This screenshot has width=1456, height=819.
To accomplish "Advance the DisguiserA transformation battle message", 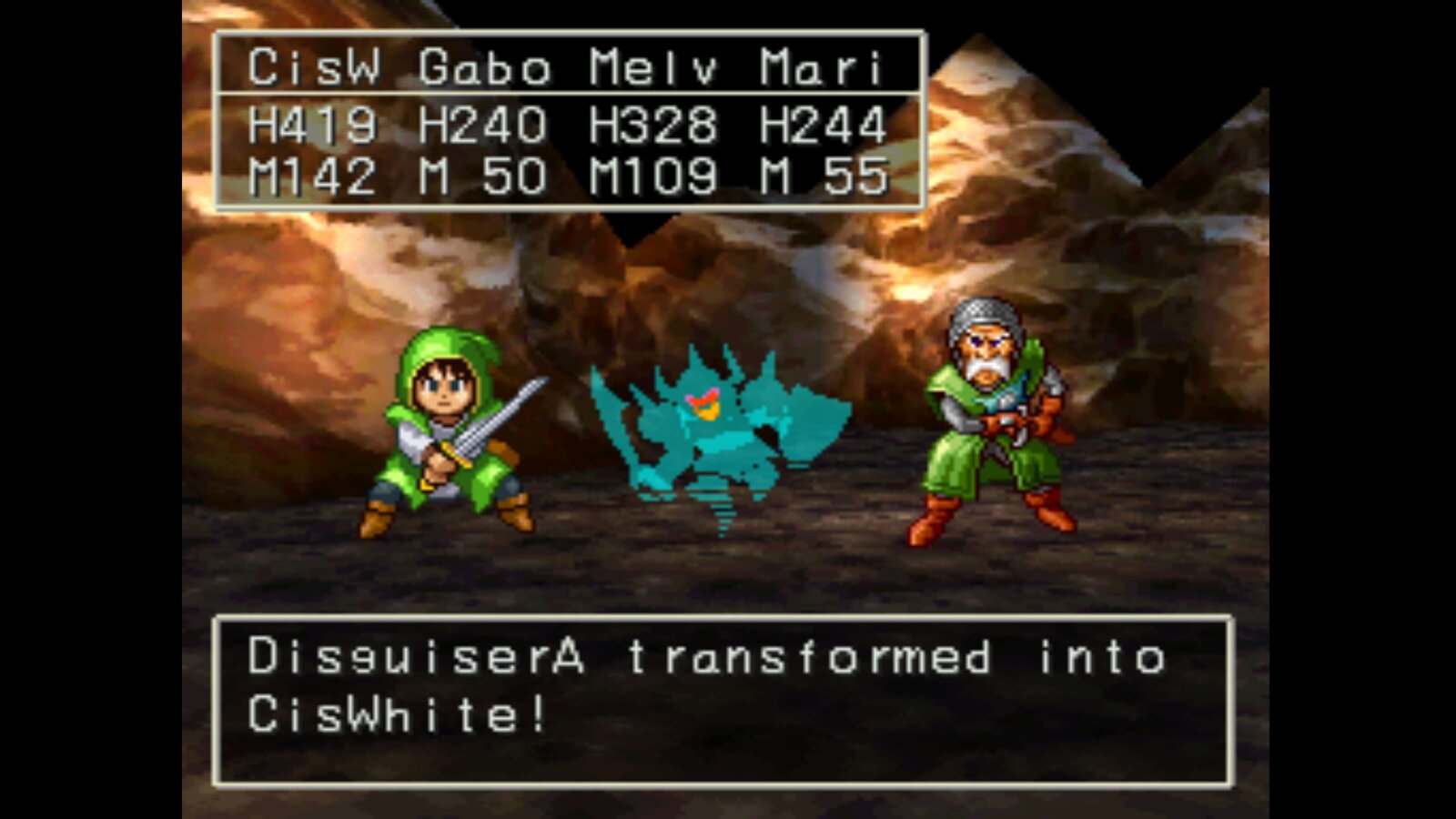I will pyautogui.click(x=723, y=699).
